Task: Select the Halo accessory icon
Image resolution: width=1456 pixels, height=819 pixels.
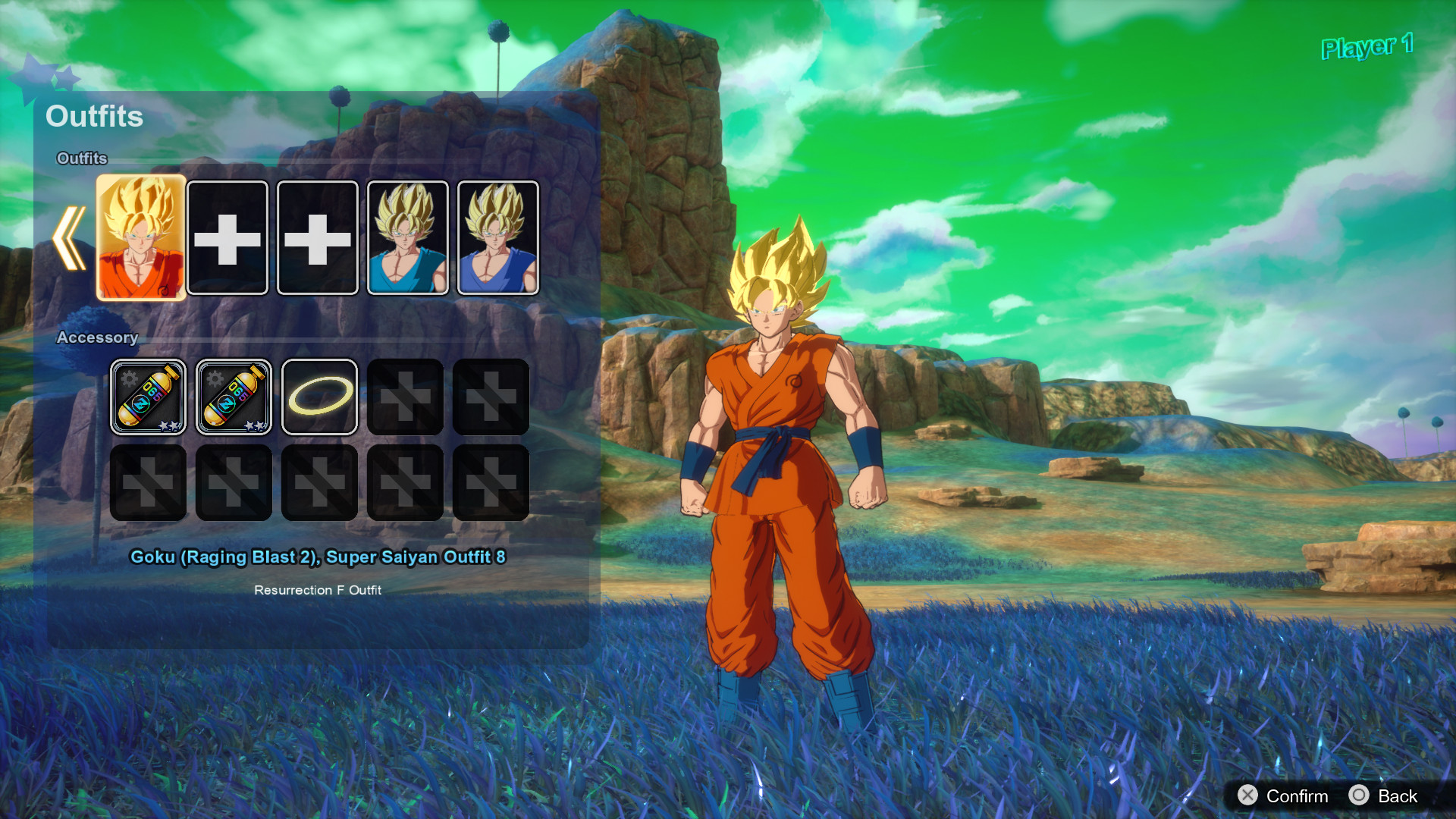Action: click(319, 397)
